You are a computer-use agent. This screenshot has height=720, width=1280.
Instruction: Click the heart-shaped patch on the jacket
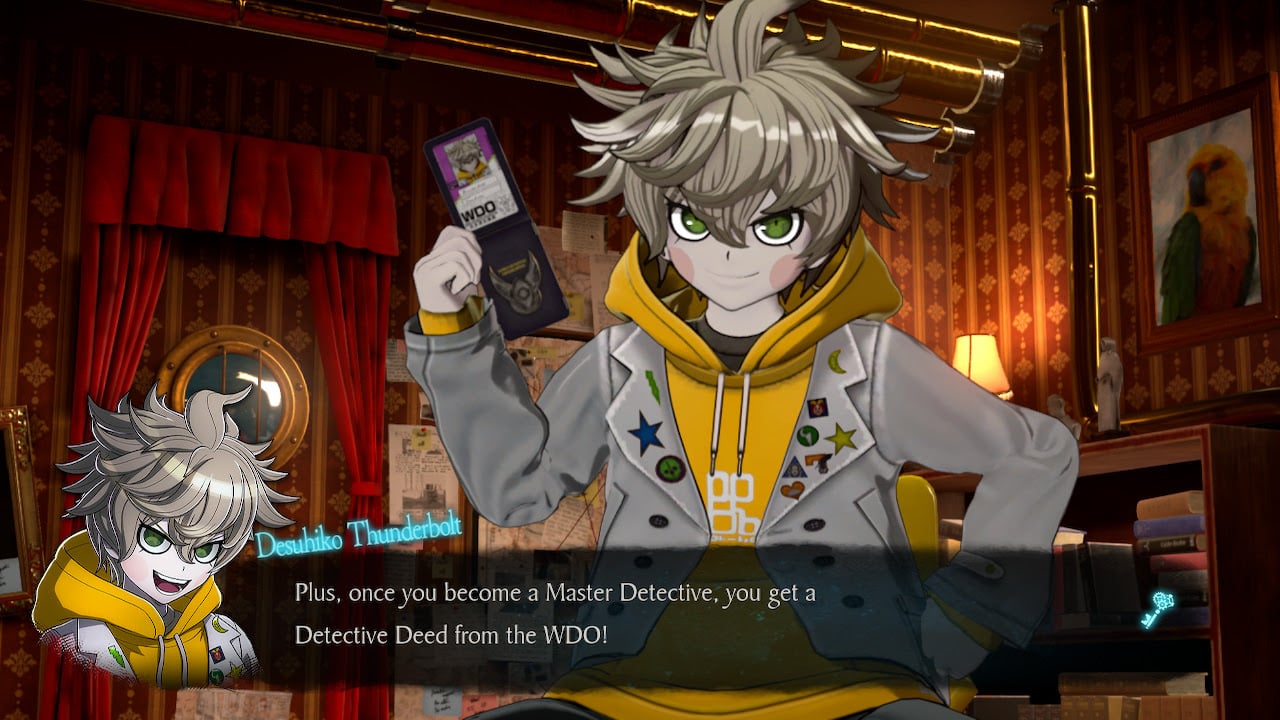792,491
